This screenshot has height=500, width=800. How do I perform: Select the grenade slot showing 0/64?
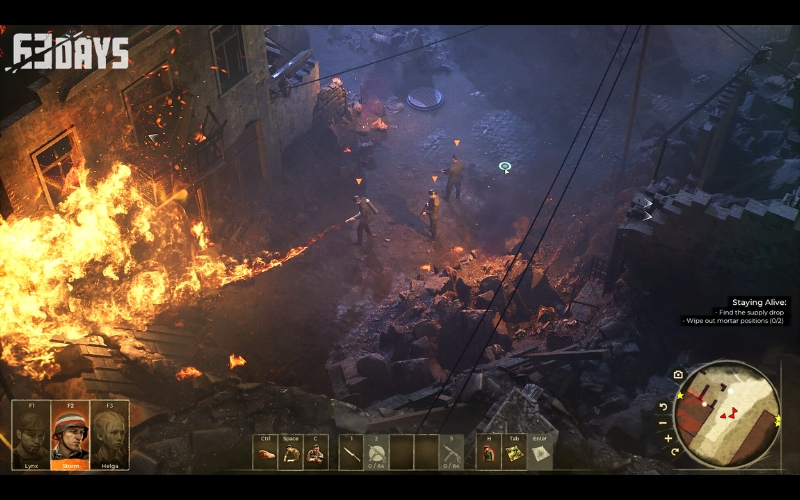376,453
